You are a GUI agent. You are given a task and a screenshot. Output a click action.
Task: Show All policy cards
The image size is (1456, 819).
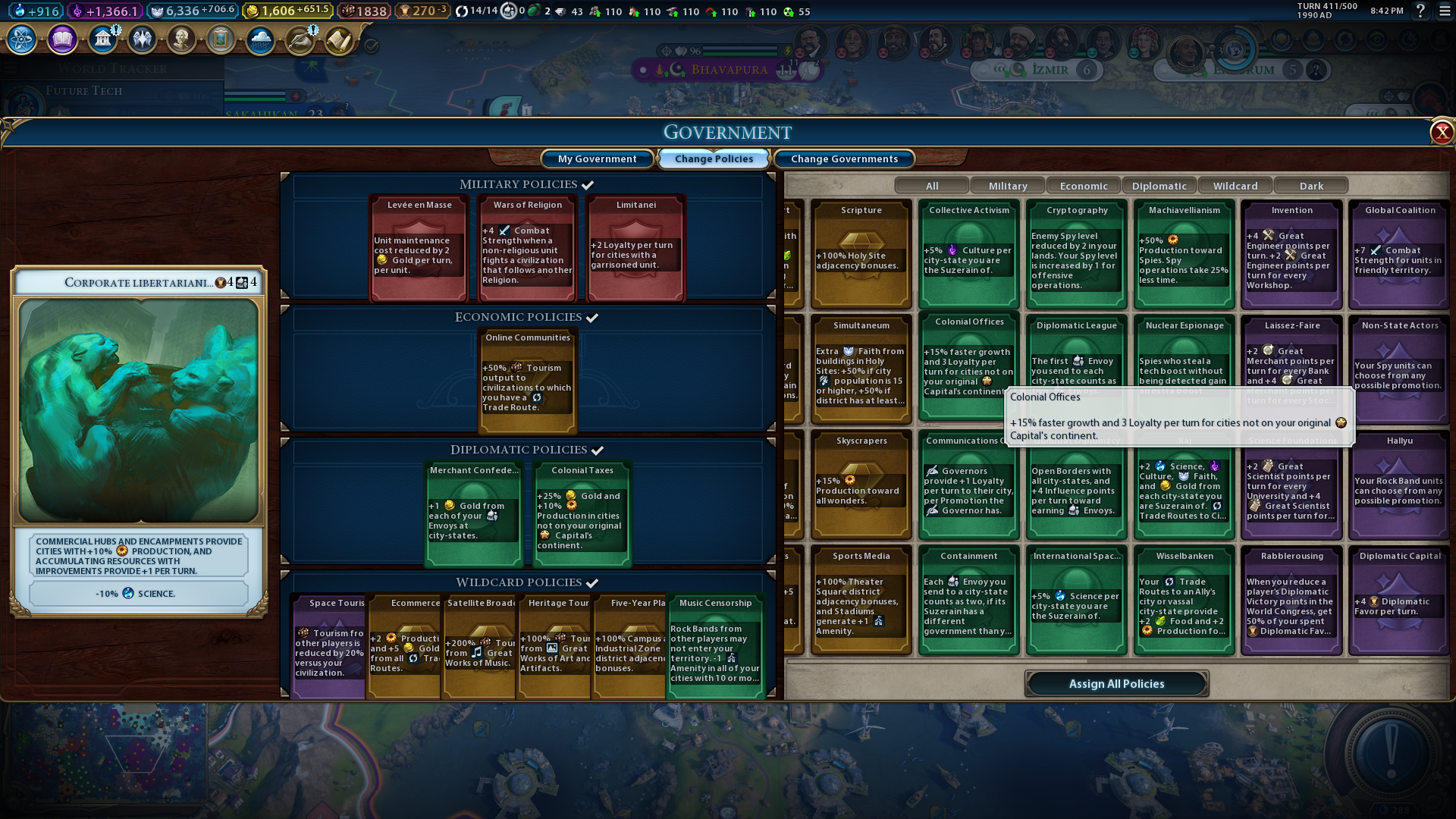pos(932,186)
